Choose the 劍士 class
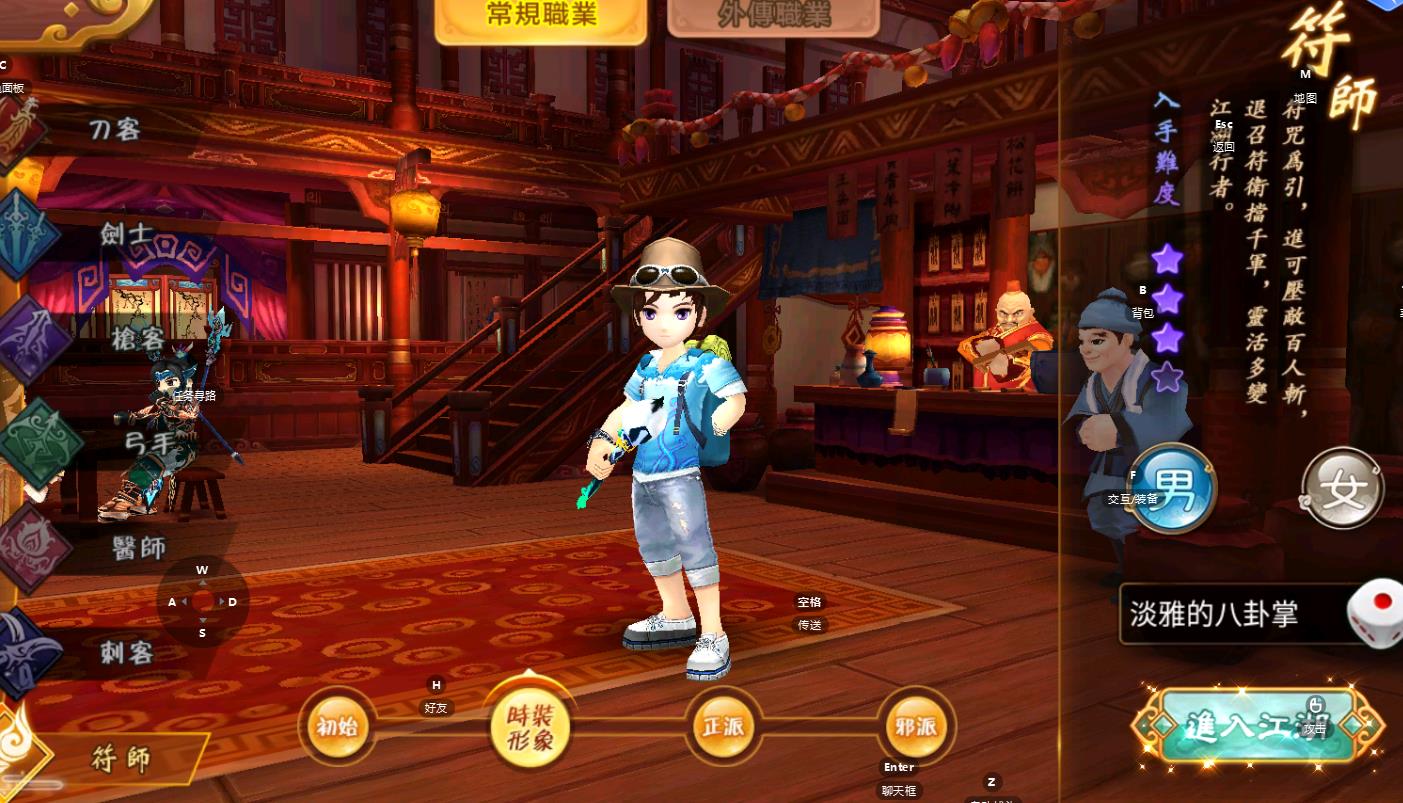 tap(126, 234)
